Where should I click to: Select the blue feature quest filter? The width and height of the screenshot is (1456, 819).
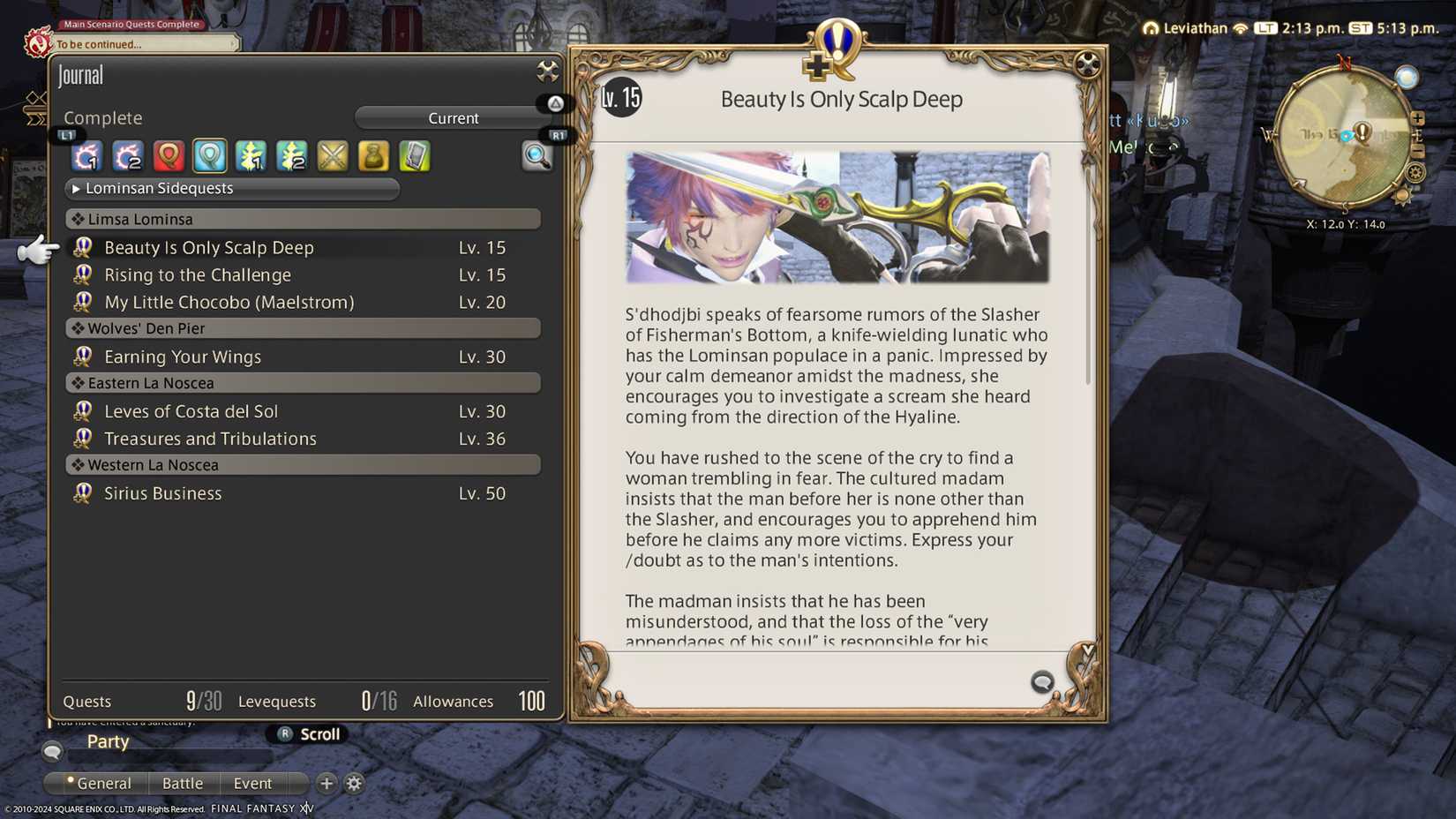208,156
